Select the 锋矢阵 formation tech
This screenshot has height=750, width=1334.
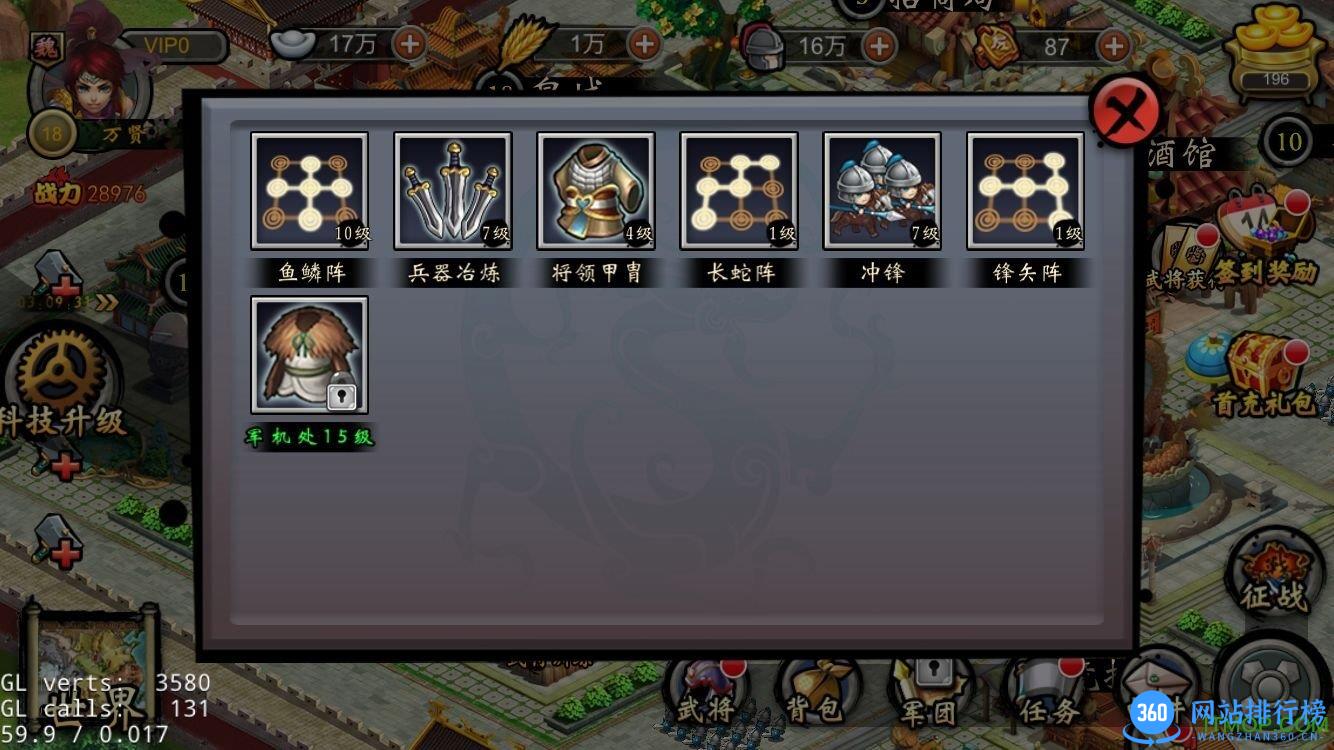point(1025,191)
